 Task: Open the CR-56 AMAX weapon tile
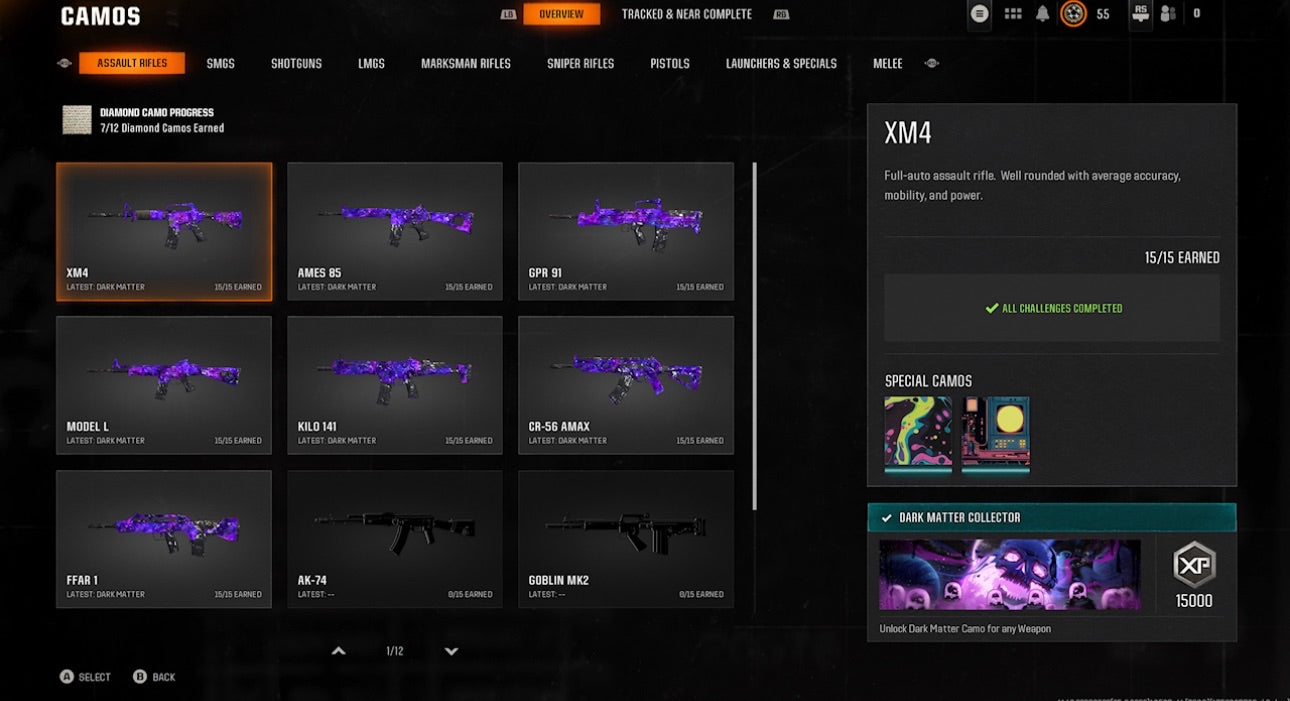tap(626, 385)
